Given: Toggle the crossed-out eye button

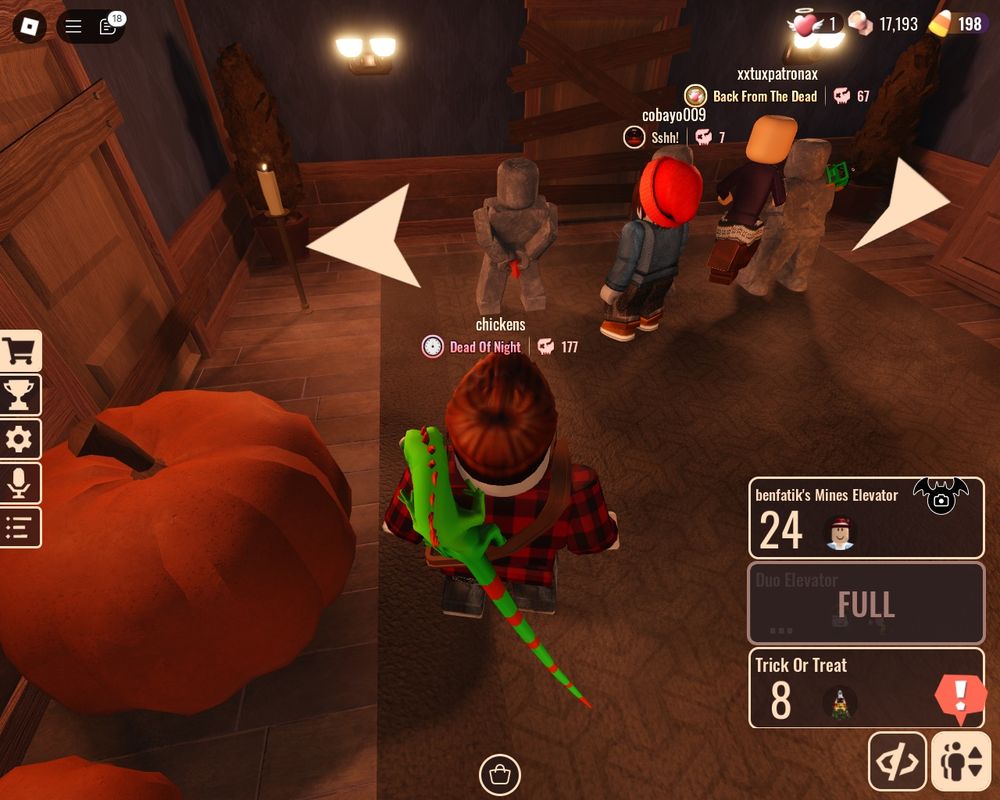Looking at the screenshot, I should tap(897, 762).
